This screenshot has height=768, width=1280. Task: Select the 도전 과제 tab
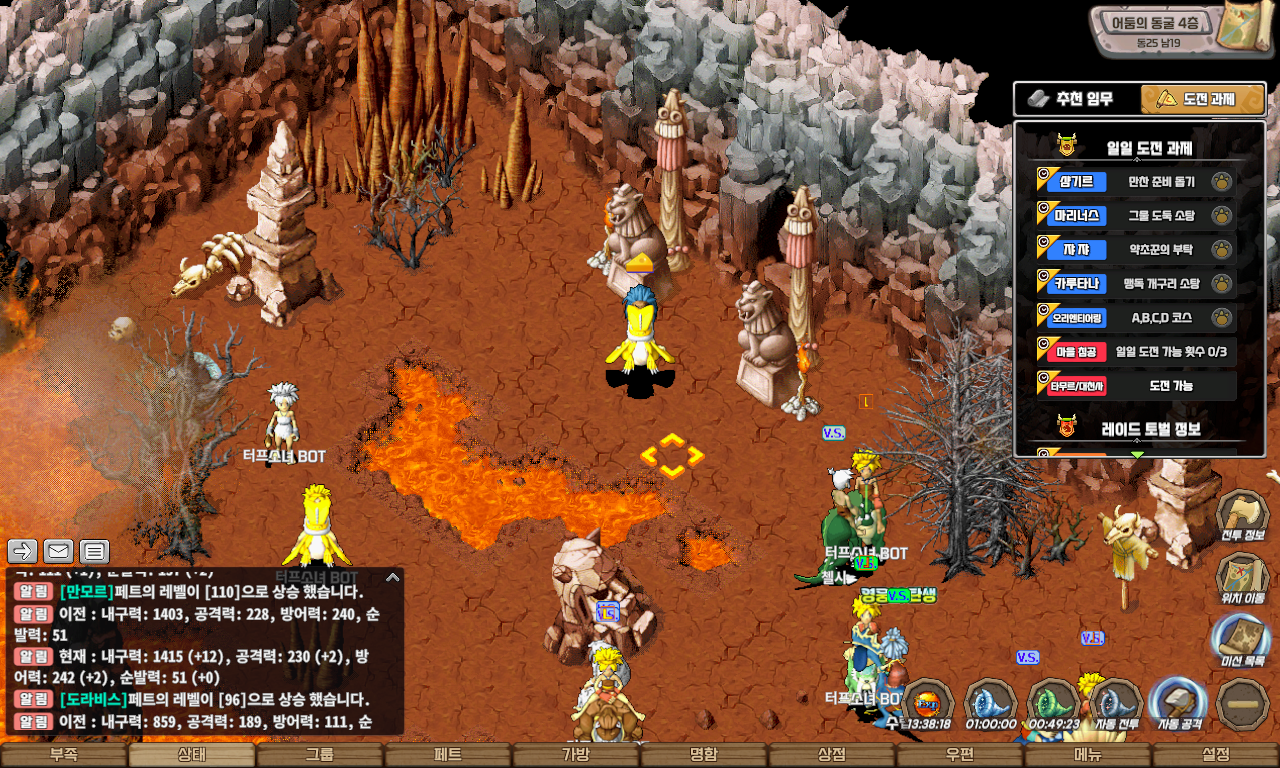(1203, 99)
